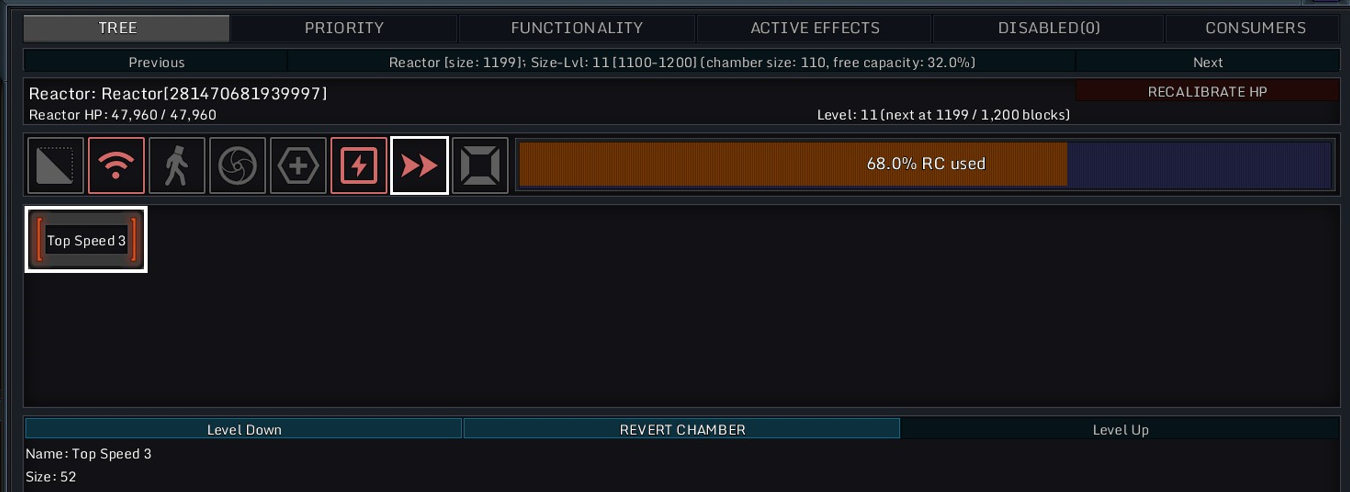
Task: Select the double arrow speed chamber icon
Action: 419,166
